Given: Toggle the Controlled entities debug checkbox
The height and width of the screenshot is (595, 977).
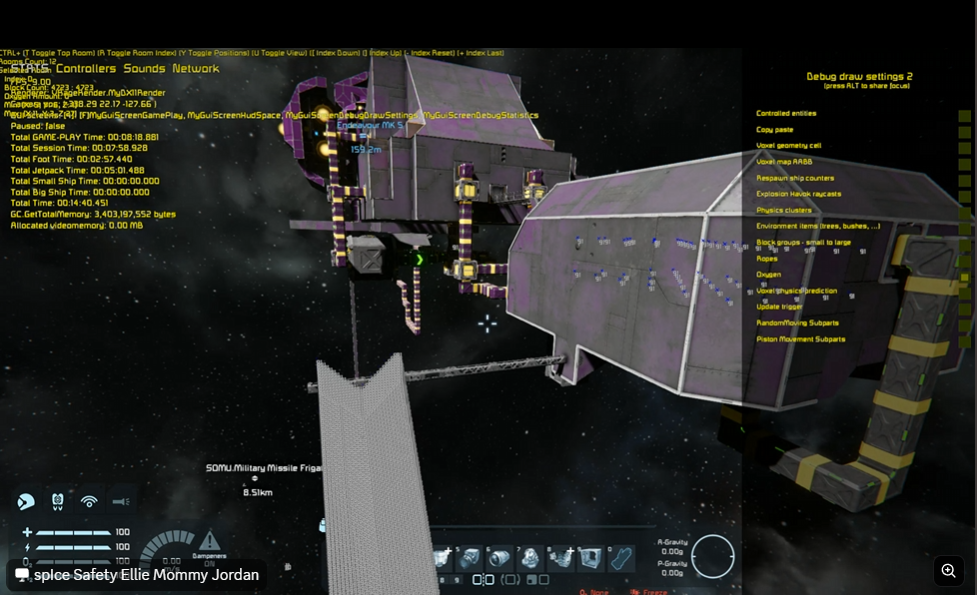Looking at the screenshot, I should [x=964, y=115].
